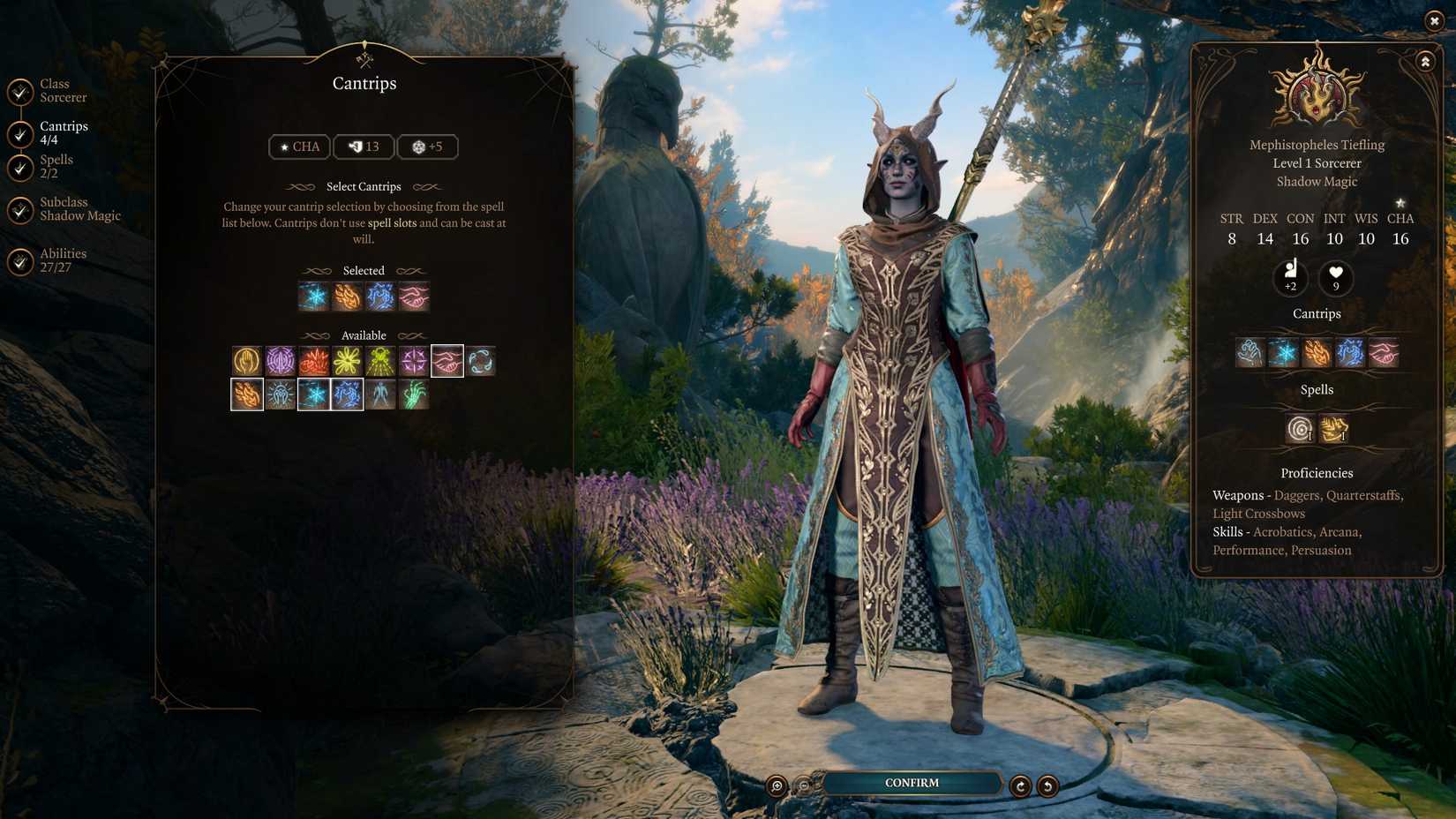Deselect the Friends cantrip from Selected
This screenshot has width=1456, height=819.
point(414,297)
